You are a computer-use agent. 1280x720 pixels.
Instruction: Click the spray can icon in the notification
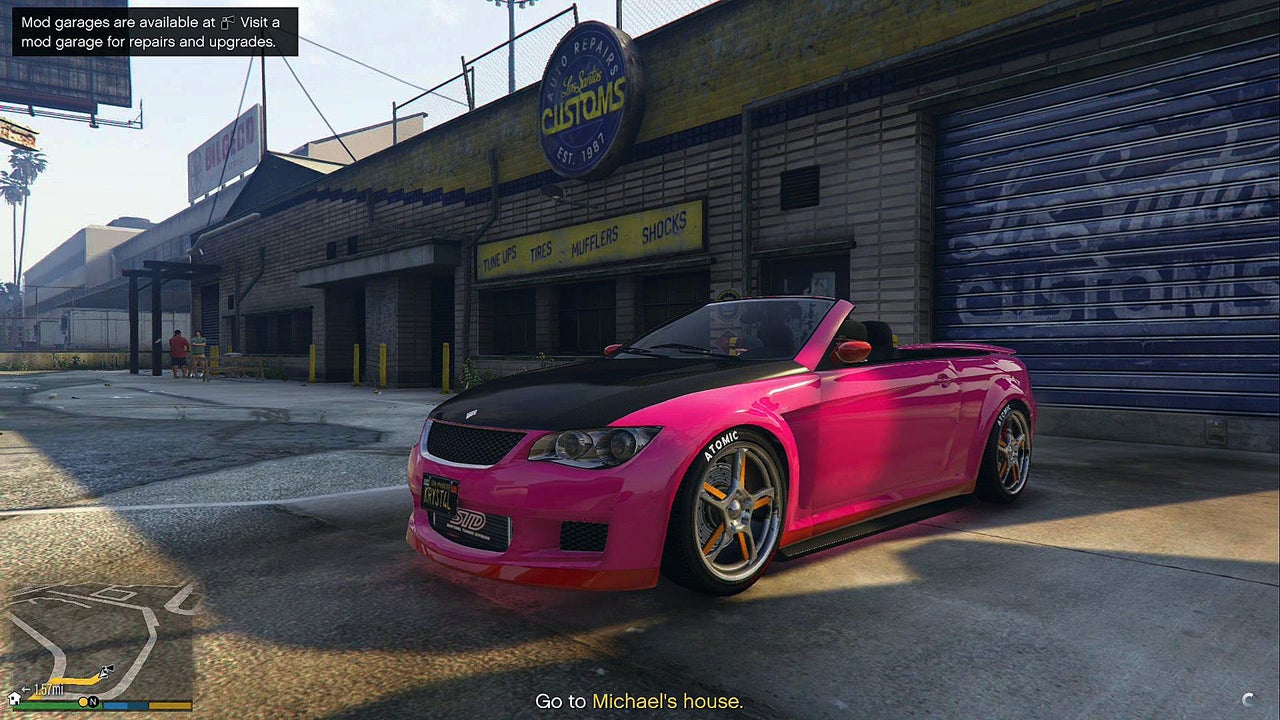tap(226, 22)
